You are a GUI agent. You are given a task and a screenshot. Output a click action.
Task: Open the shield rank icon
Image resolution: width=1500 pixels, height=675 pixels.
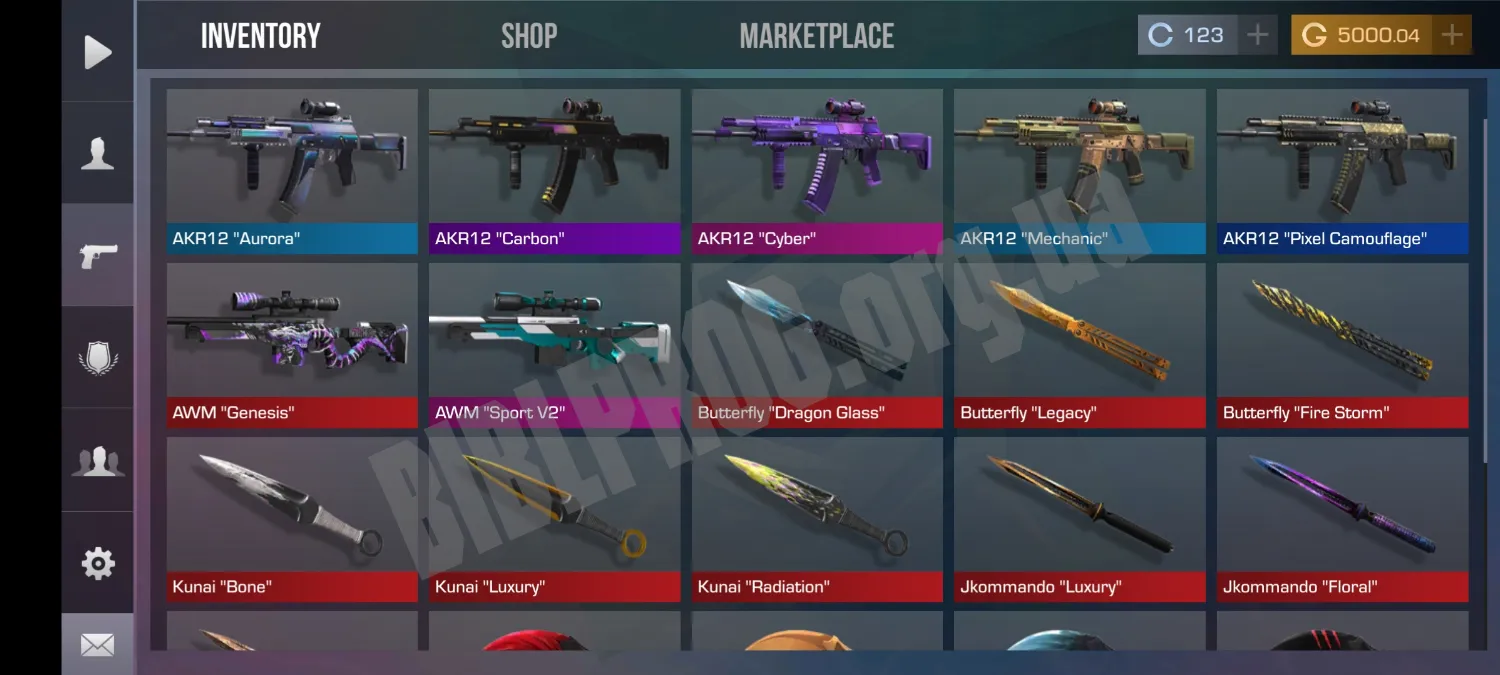97,358
